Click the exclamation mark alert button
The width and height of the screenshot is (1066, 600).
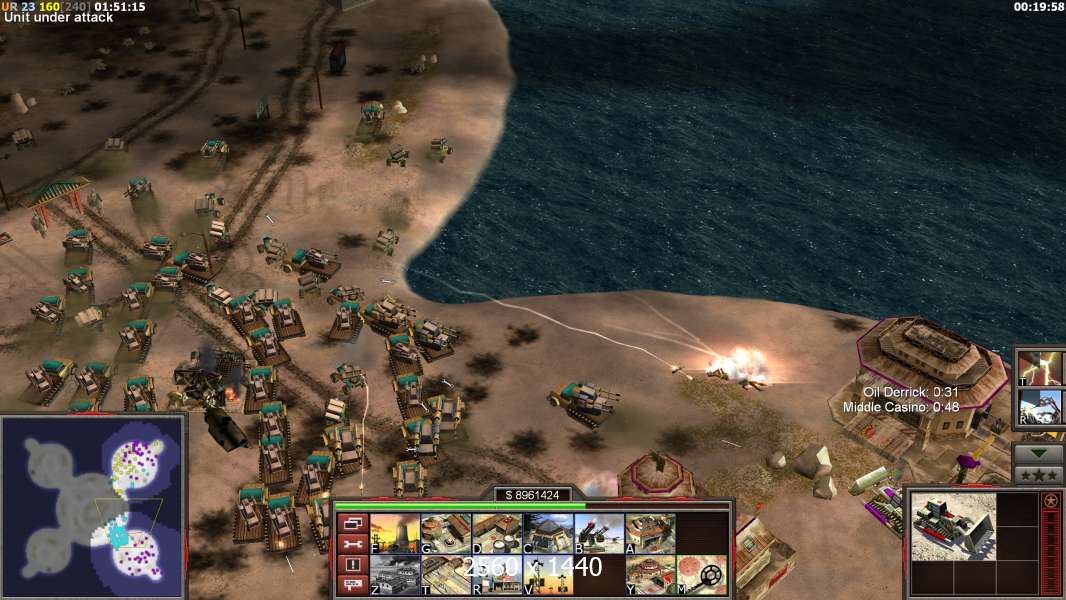pos(352,565)
